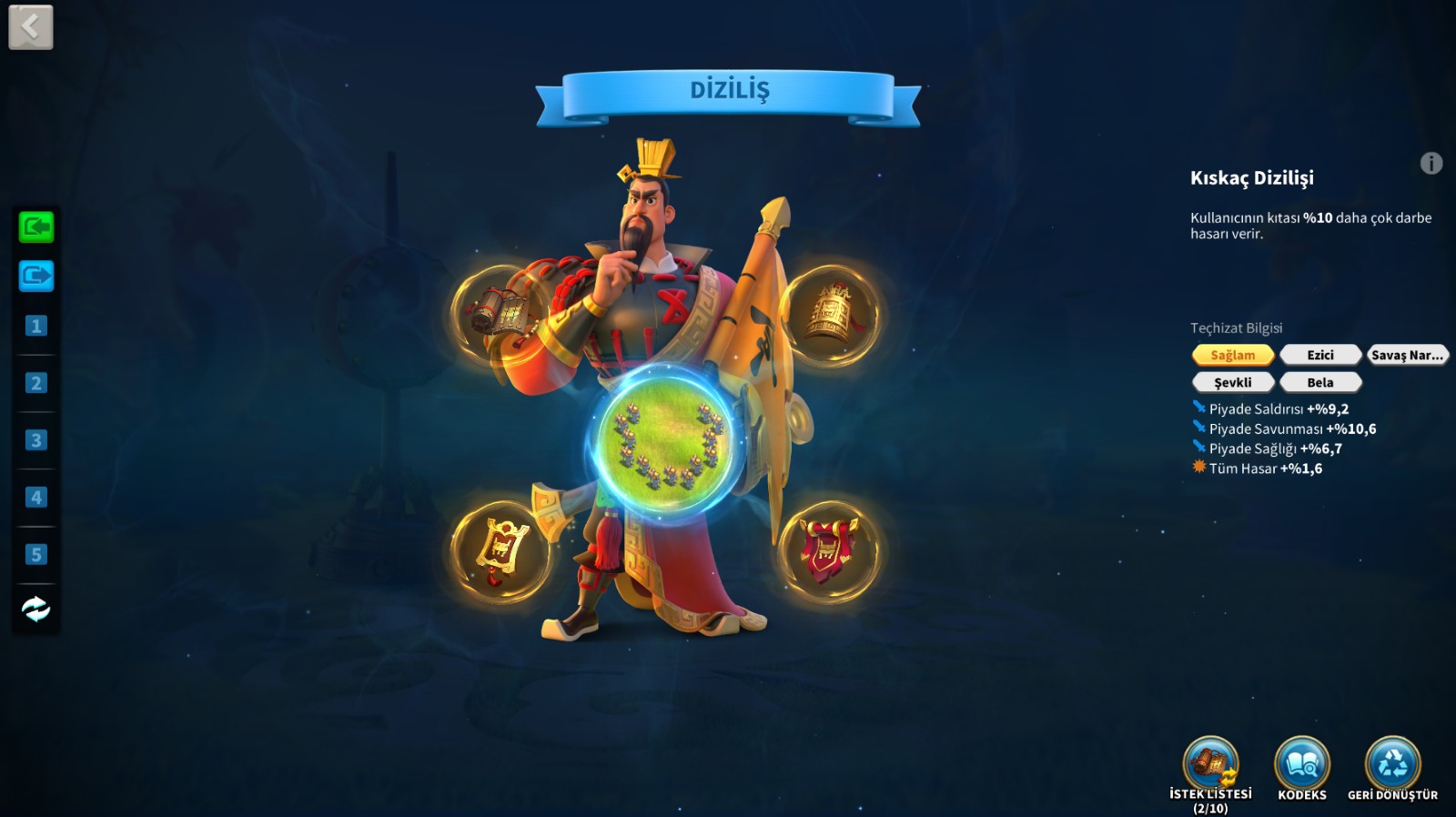Show details with the info icon
Viewport: 1456px width, 817px height.
1431,164
